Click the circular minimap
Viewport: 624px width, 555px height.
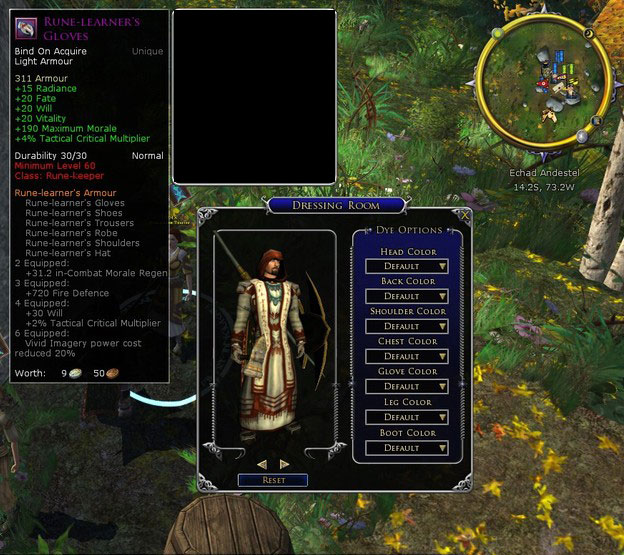(x=541, y=81)
